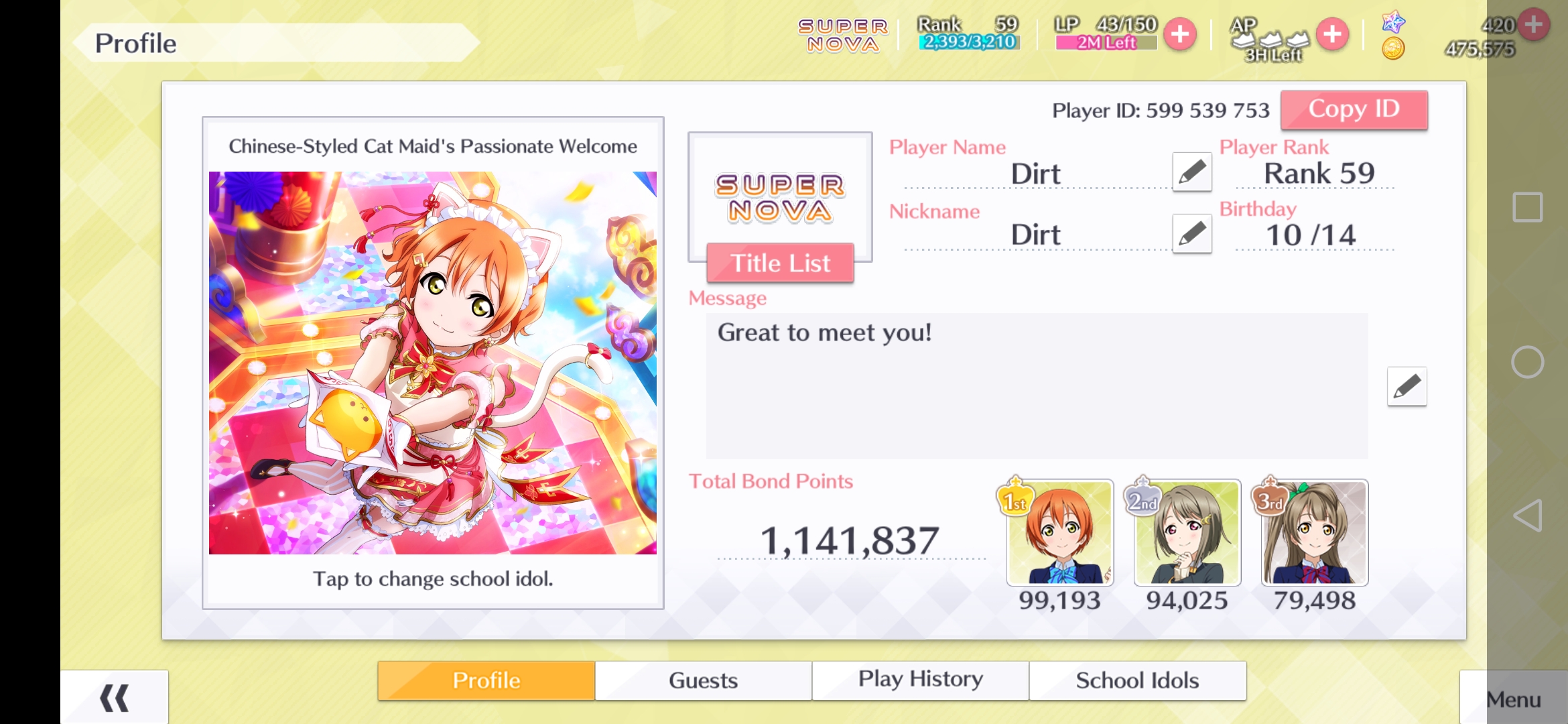Tap the school idol portrait to change it
The width and height of the screenshot is (1568, 724).
click(433, 363)
